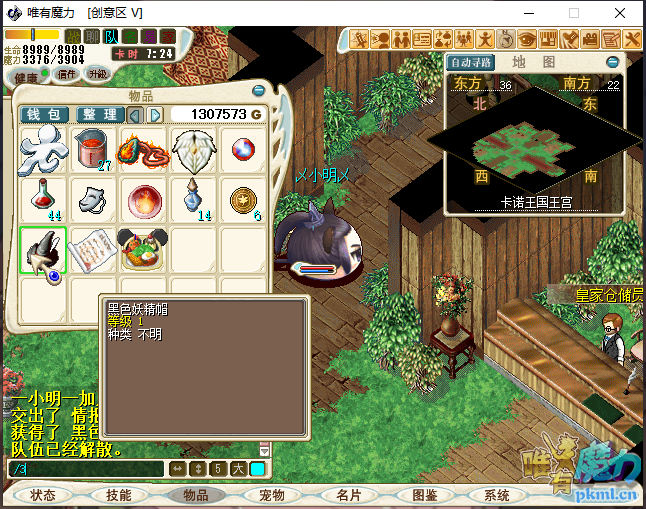Open the wrench and screwdriver toolbar icon
Screen dimensions: 646x509
point(633,40)
